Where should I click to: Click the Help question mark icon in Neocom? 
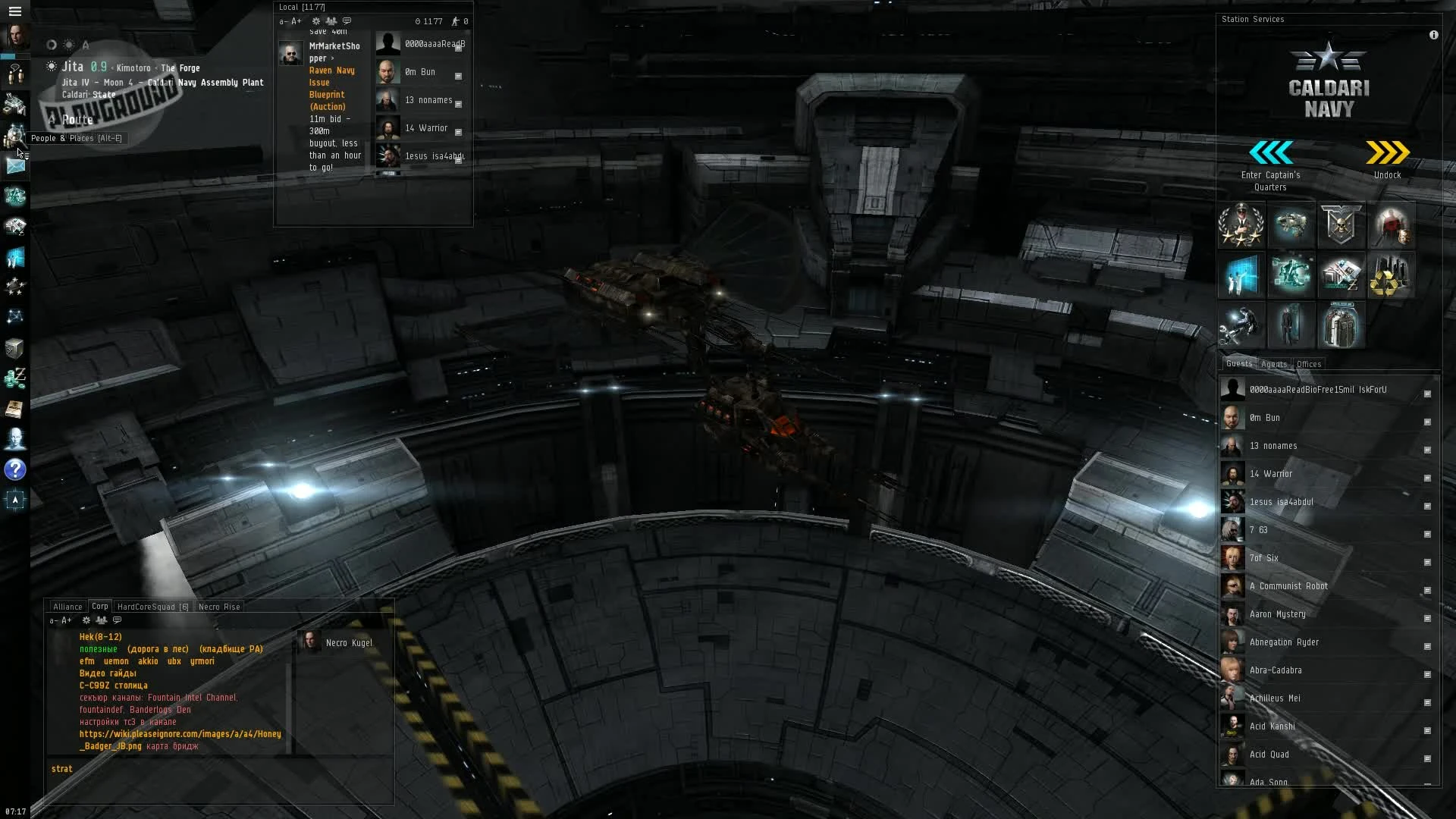click(x=15, y=470)
